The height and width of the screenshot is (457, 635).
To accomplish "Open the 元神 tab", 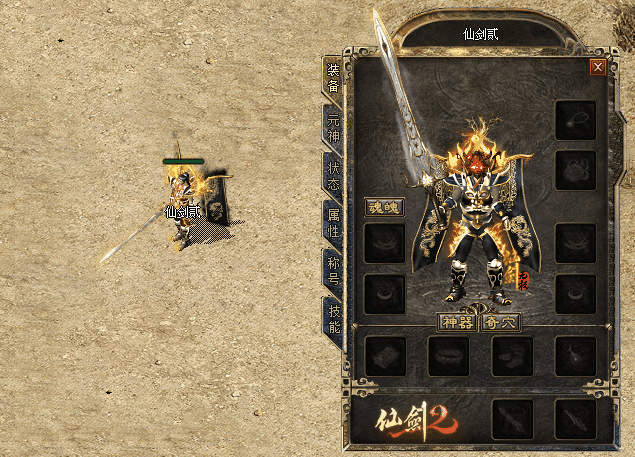I will 333,126.
